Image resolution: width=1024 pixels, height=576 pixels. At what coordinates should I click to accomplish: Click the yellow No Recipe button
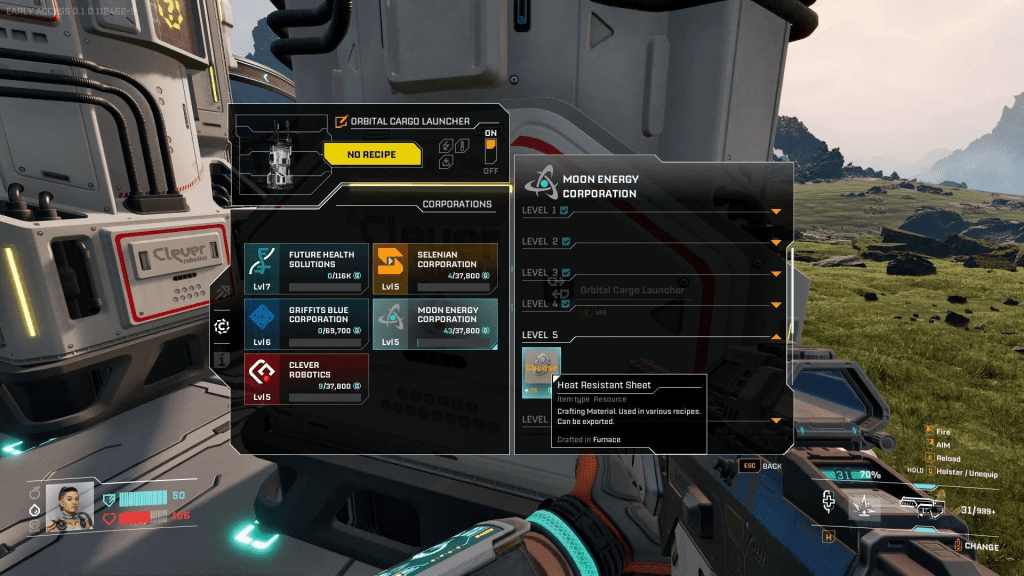pos(371,154)
